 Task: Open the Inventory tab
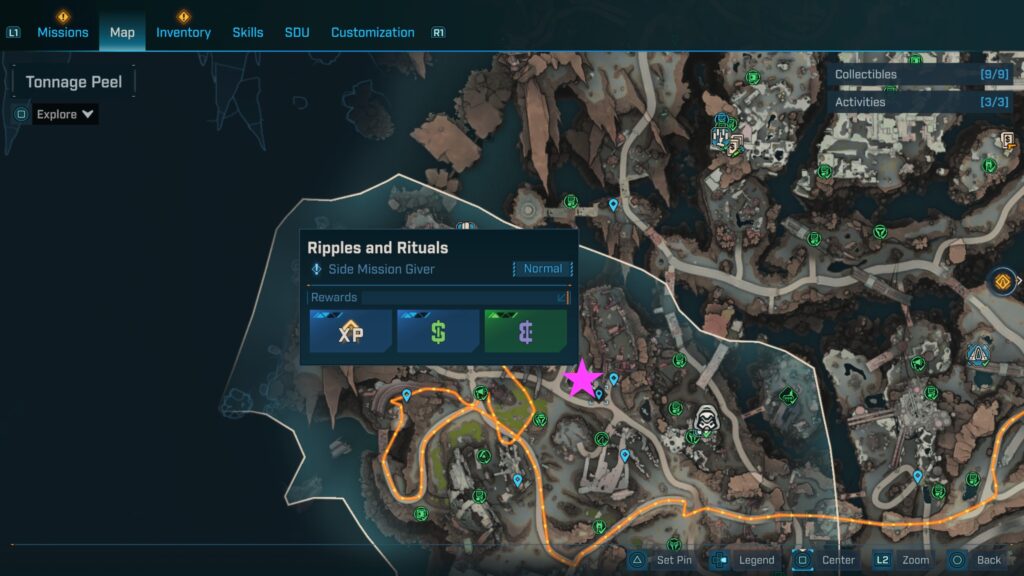click(183, 32)
